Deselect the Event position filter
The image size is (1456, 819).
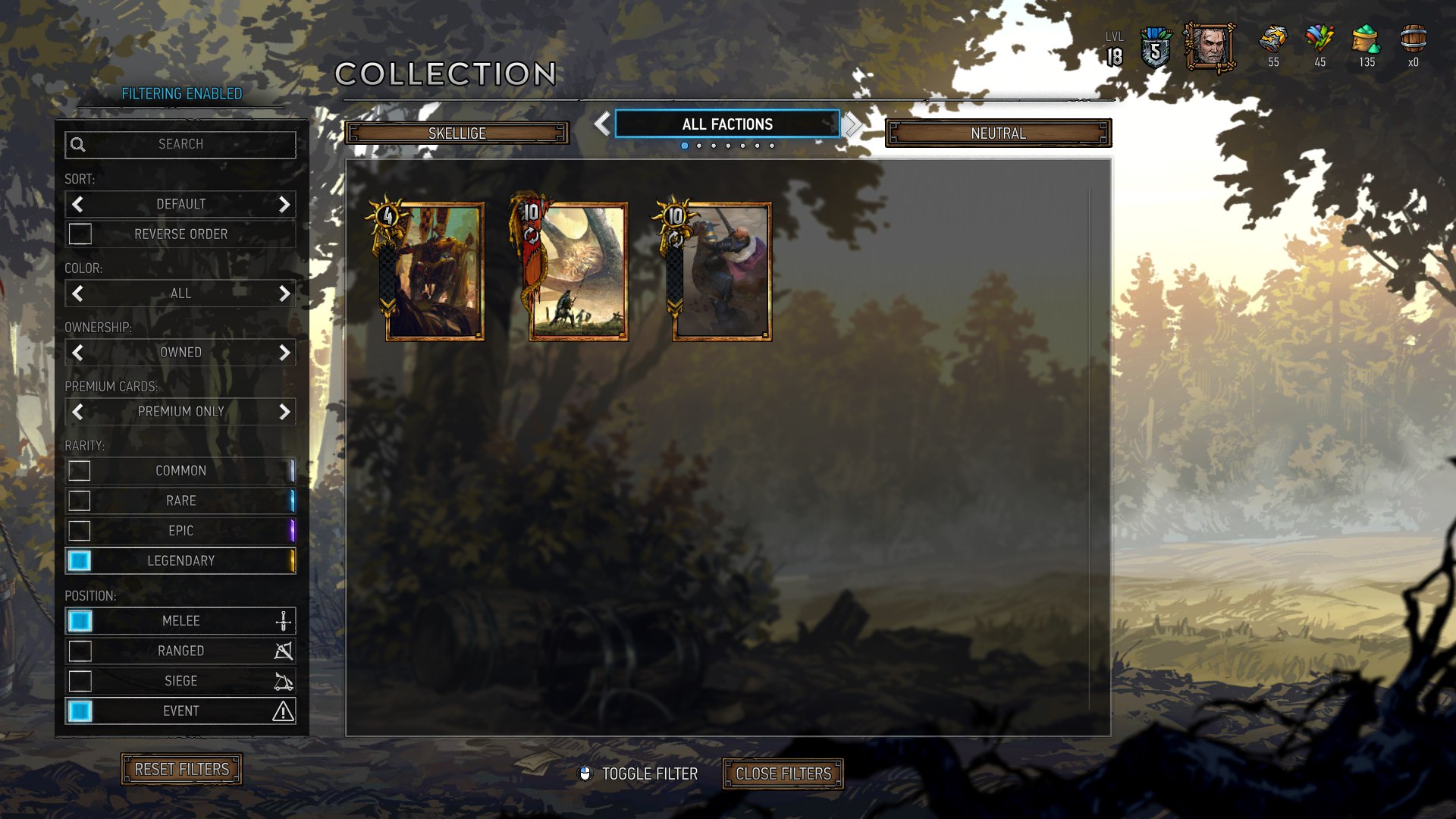[80, 711]
